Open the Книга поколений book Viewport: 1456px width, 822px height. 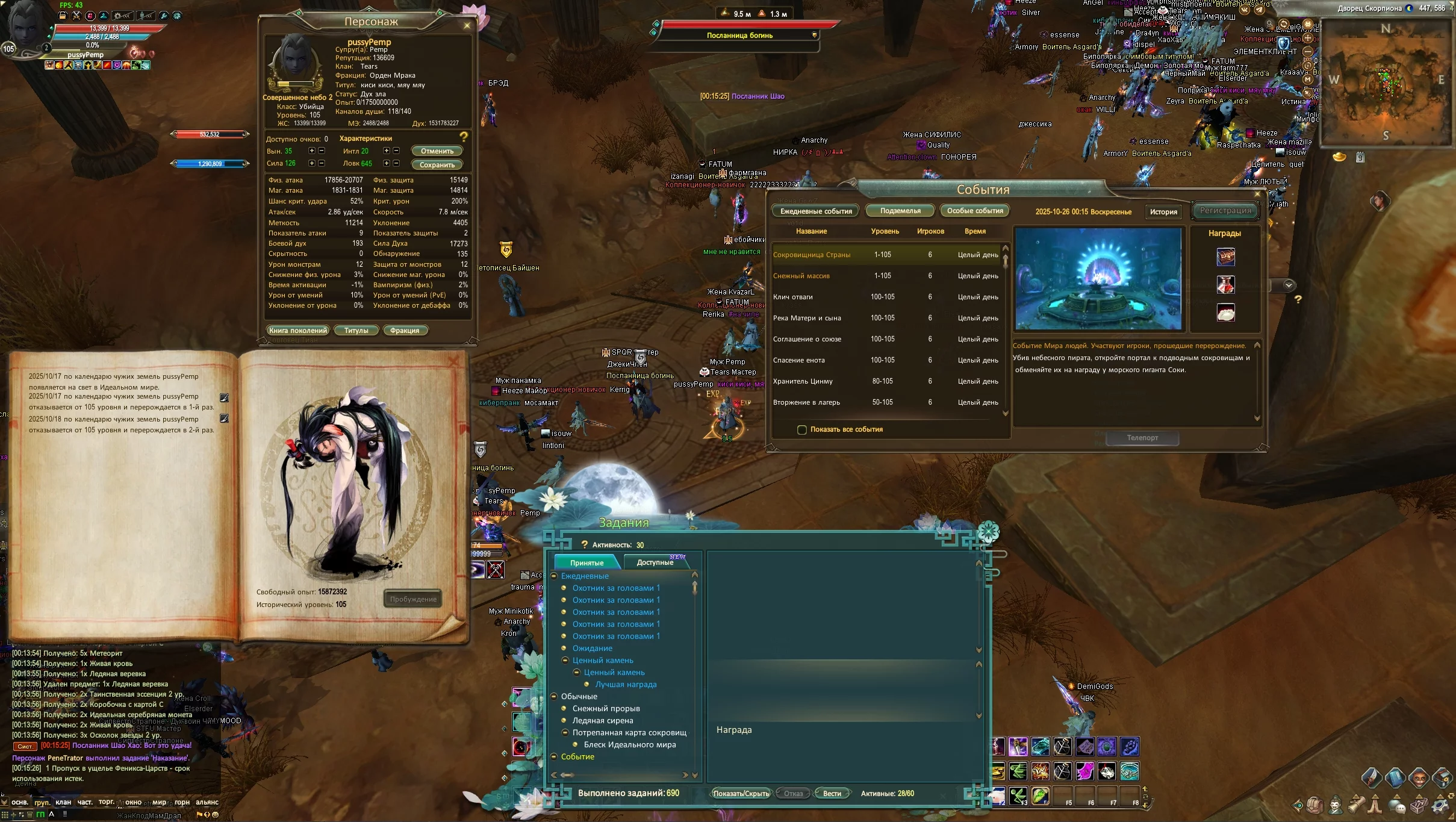[298, 331]
